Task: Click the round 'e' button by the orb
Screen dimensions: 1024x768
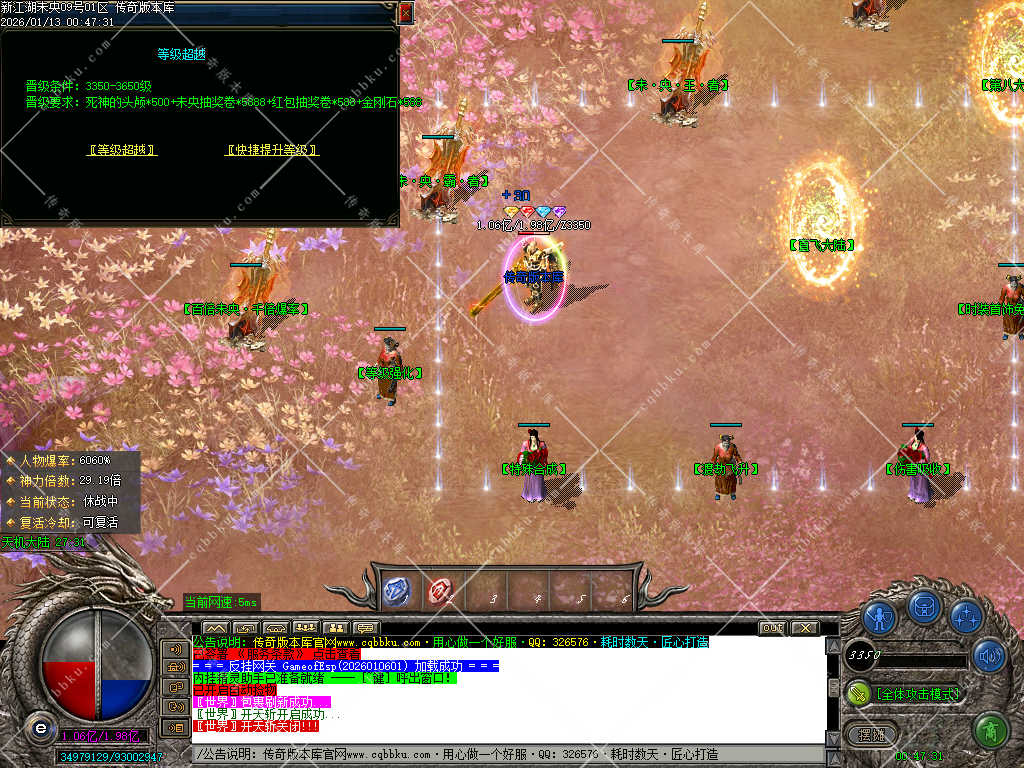Action: 39,727
